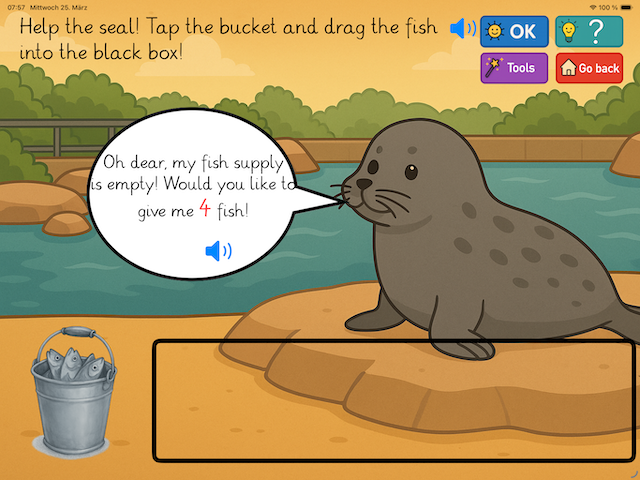
Task: Play the instruction audio speaker icon
Action: (462, 29)
